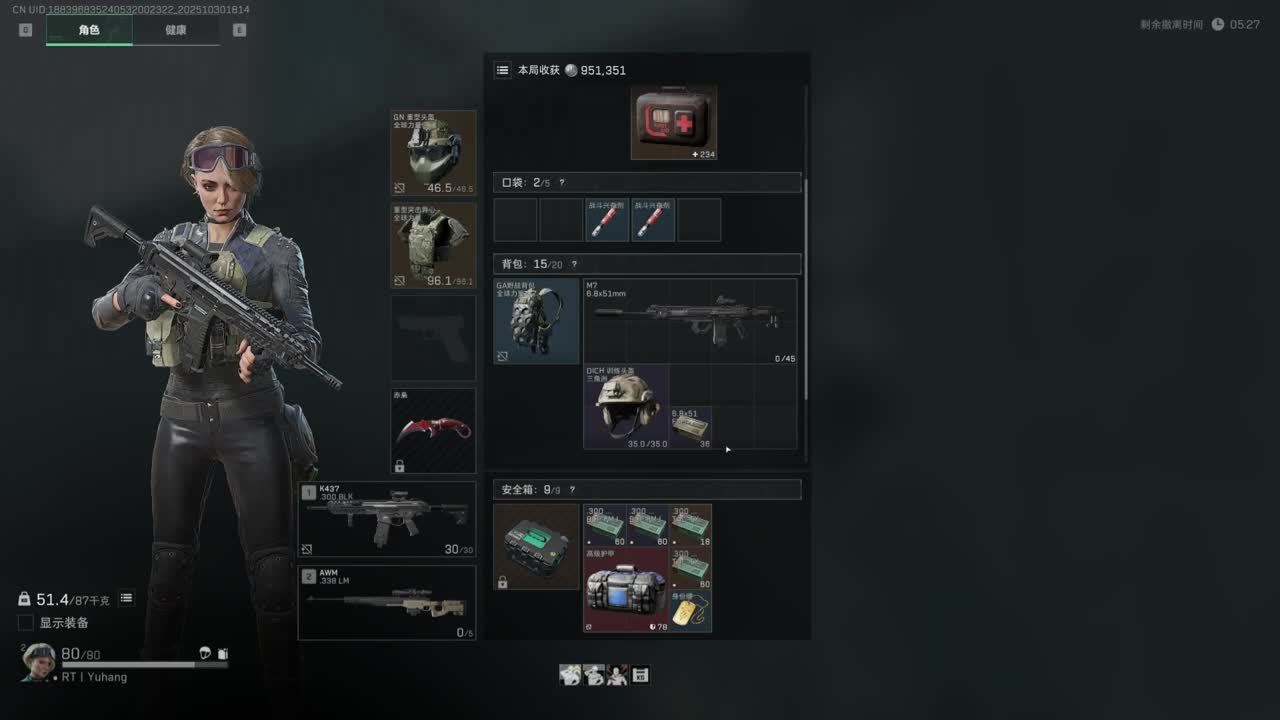Click the GA field backpack slot

tap(536, 321)
